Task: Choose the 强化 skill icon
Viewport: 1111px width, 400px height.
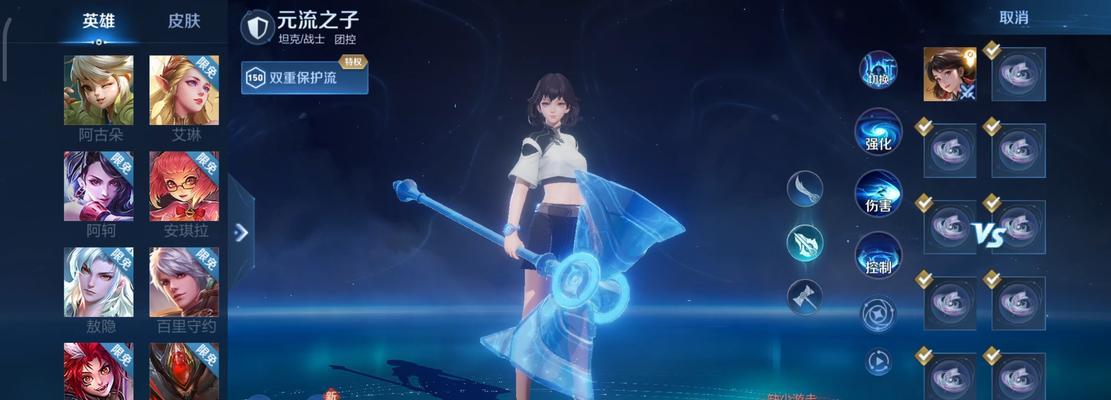Action: [878, 132]
